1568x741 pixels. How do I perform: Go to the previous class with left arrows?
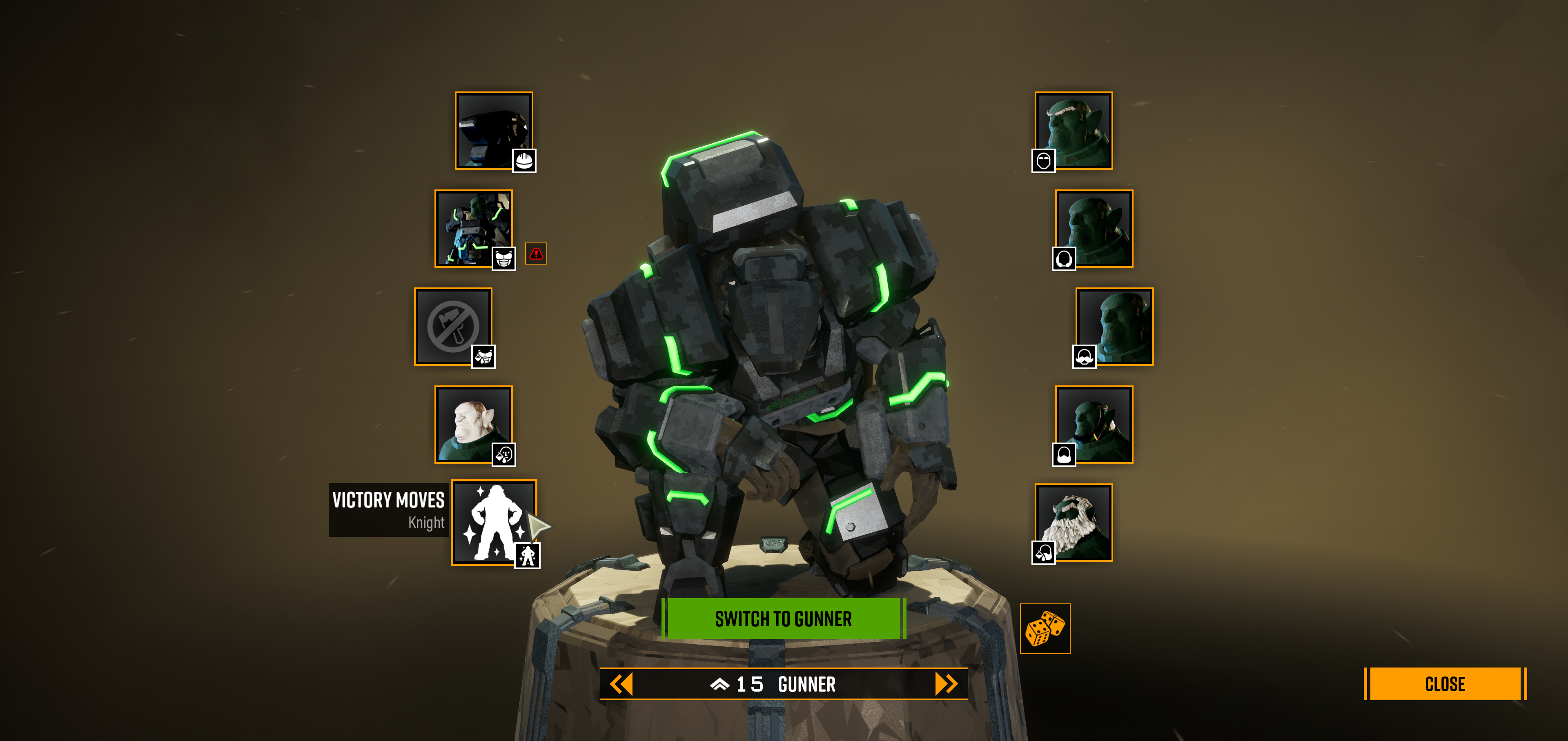coord(621,684)
